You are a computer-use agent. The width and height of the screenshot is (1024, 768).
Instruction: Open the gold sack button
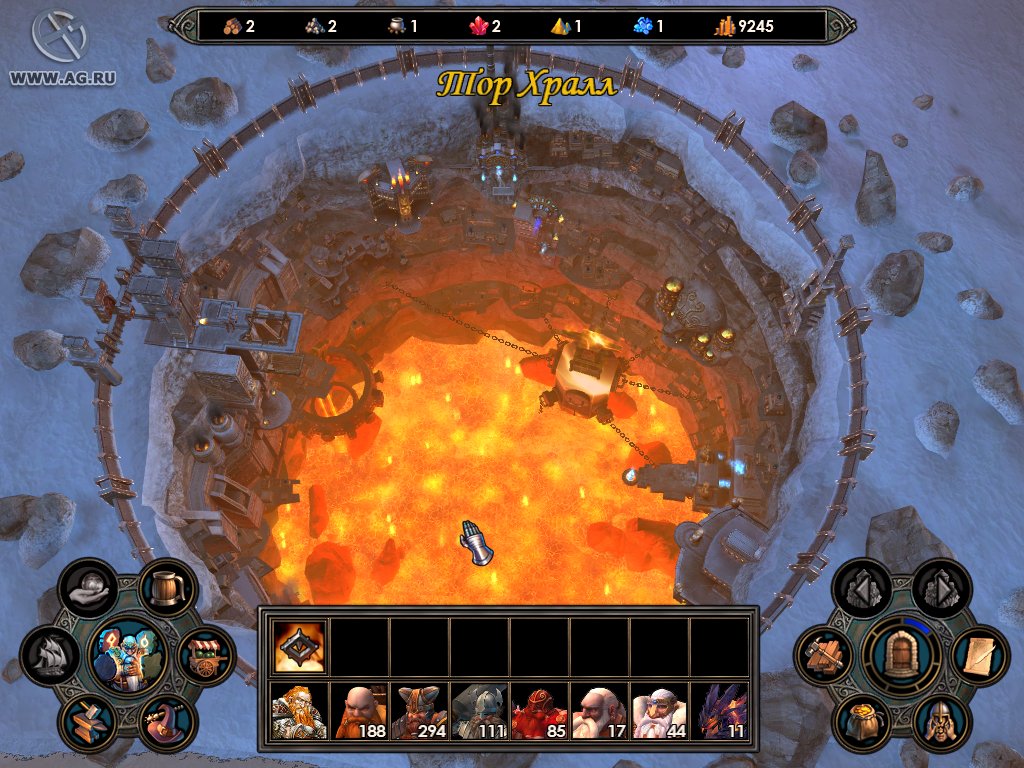[x=861, y=722]
